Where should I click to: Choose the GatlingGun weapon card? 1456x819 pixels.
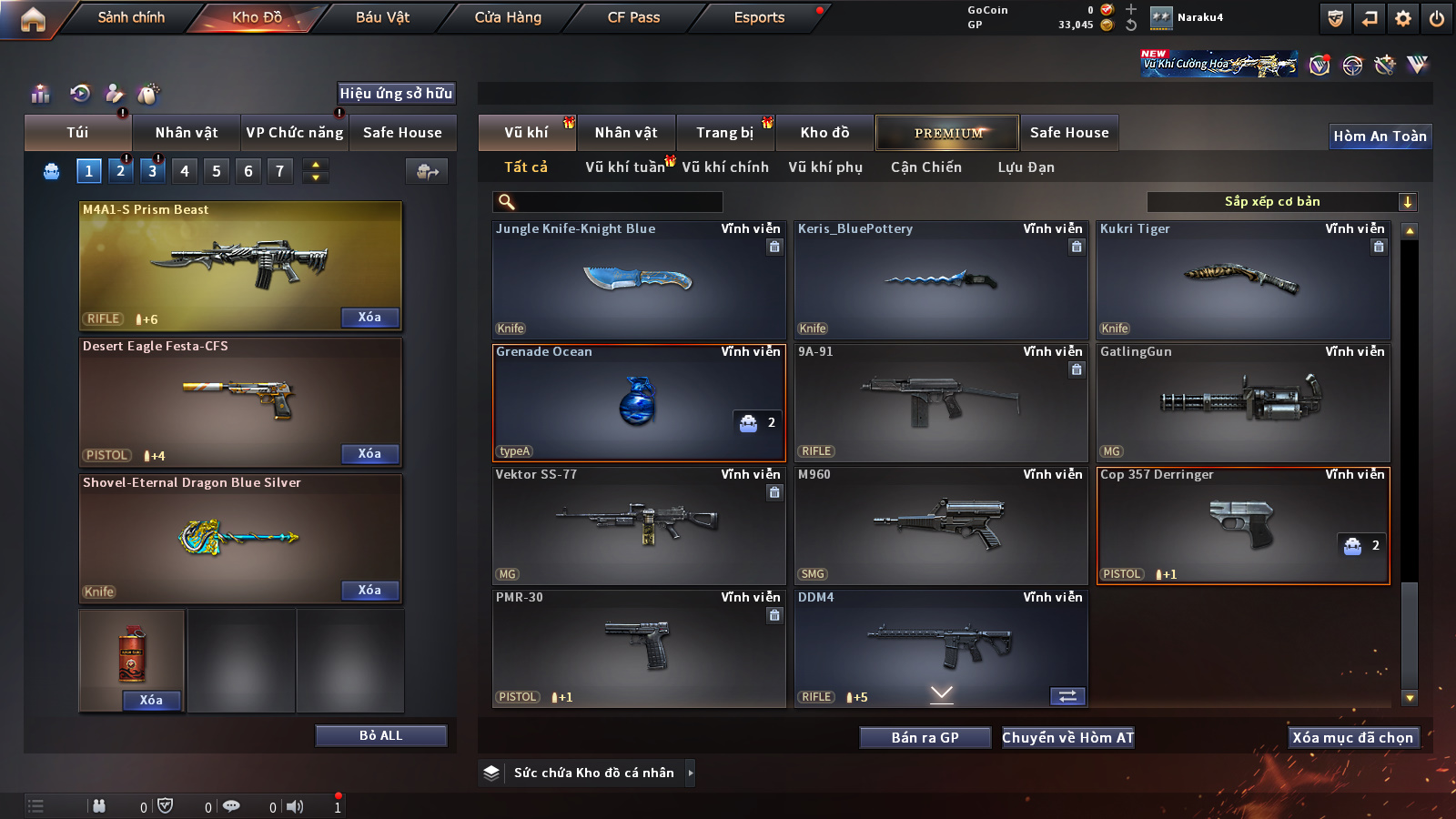(1243, 402)
